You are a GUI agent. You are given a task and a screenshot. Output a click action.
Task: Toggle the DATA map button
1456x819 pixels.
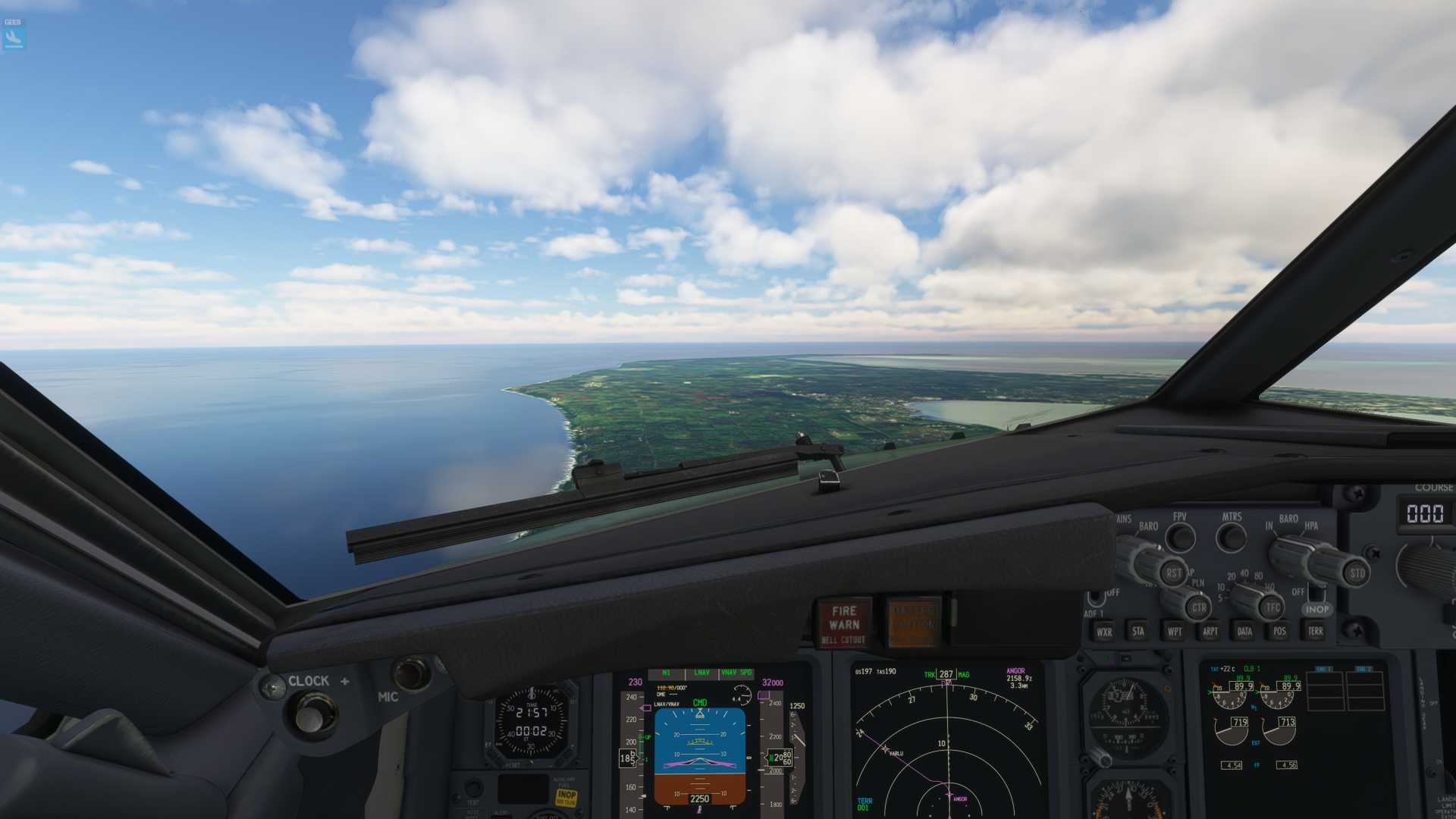click(x=1244, y=631)
